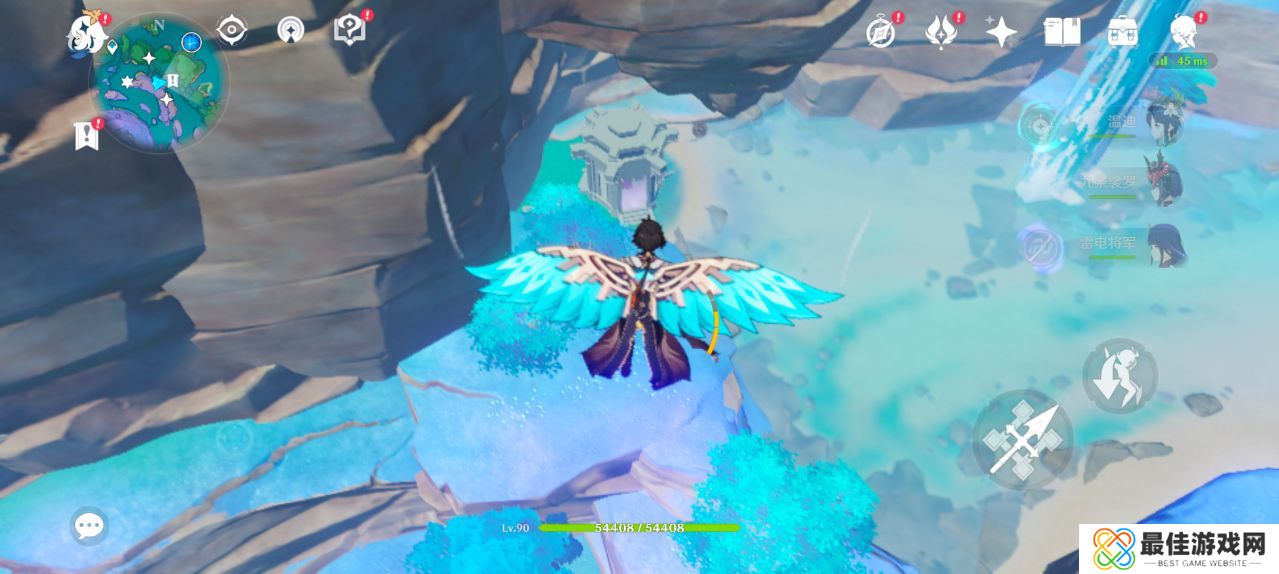Open the chat speech bubble
Viewport: 1279px width, 574px height.
point(89,525)
